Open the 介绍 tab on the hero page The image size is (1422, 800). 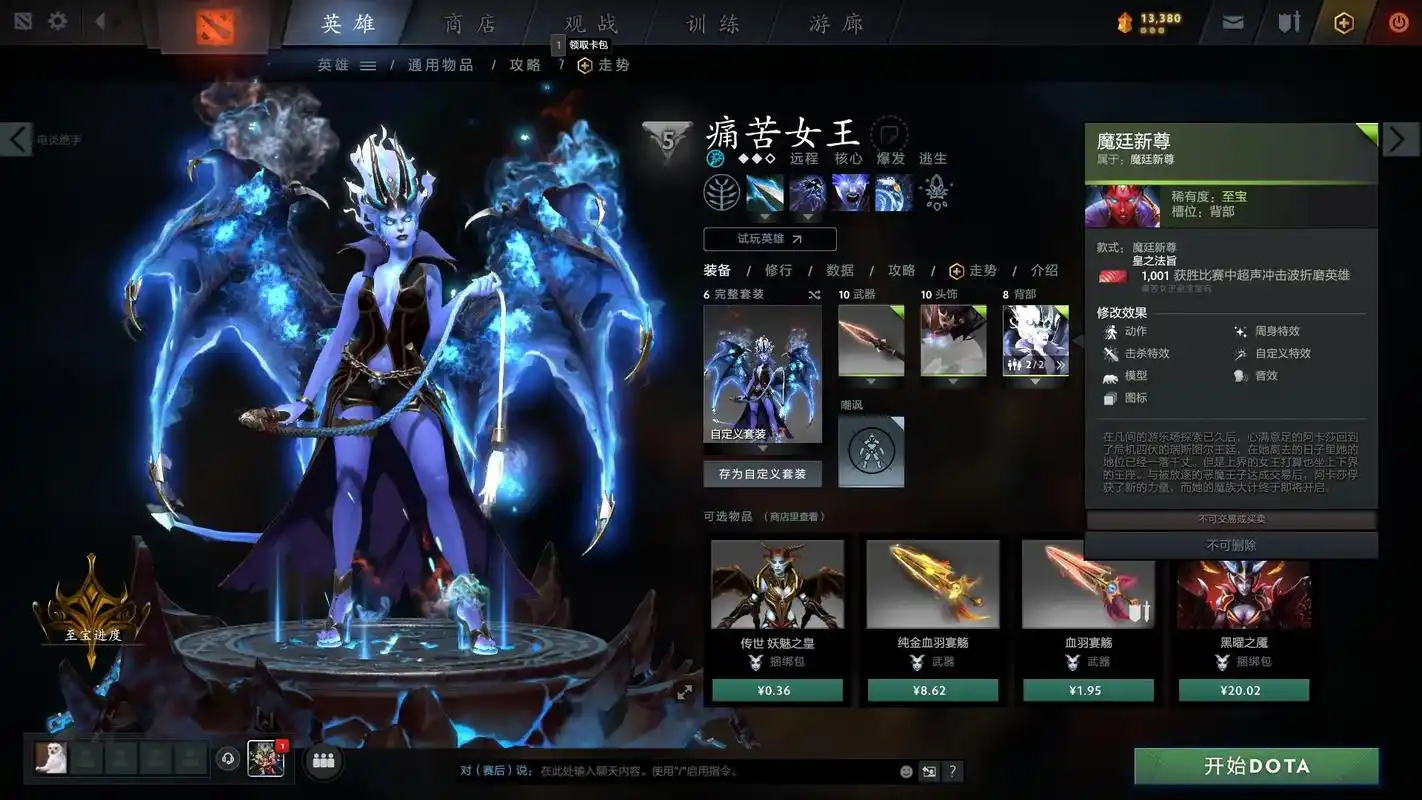click(x=1043, y=270)
